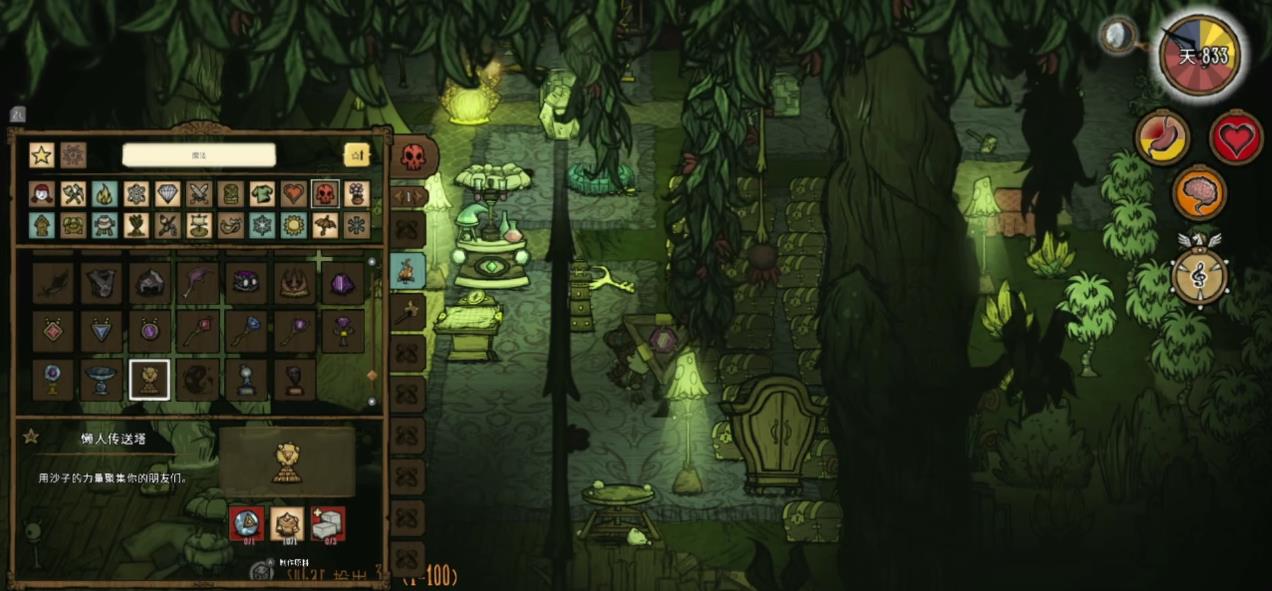Toggle the crafting sort button

(x=357, y=155)
